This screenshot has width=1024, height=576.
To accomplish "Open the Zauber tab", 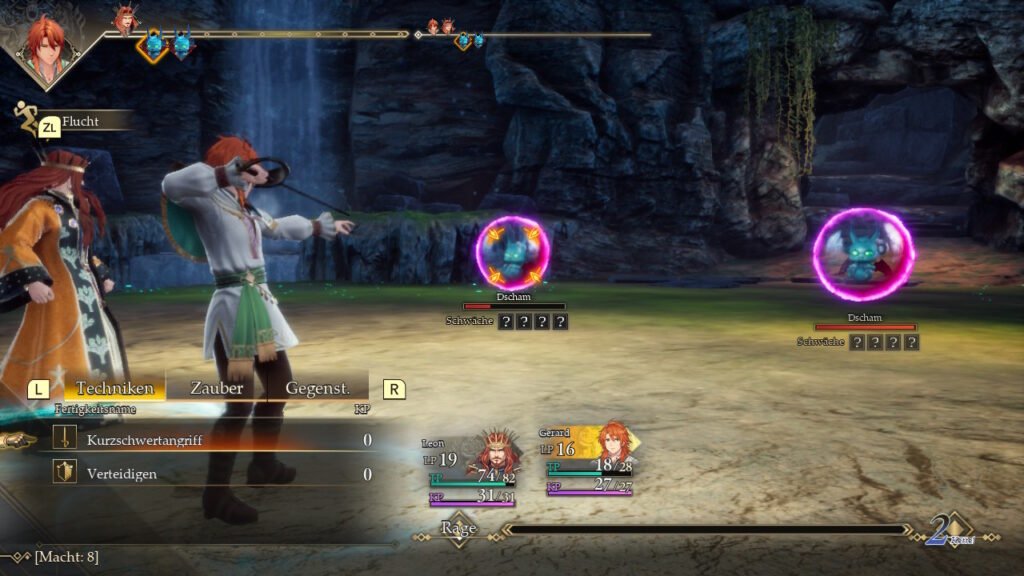I will pyautogui.click(x=216, y=388).
